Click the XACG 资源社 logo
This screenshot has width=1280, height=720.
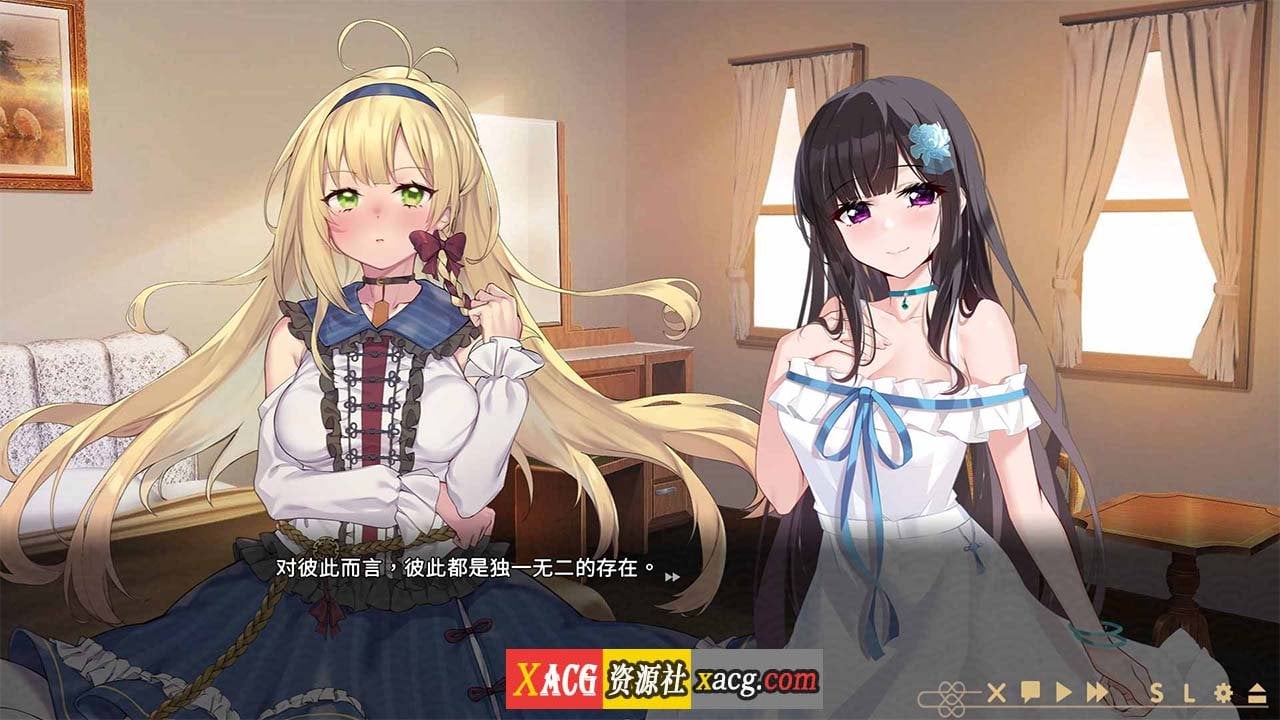[x=597, y=676]
